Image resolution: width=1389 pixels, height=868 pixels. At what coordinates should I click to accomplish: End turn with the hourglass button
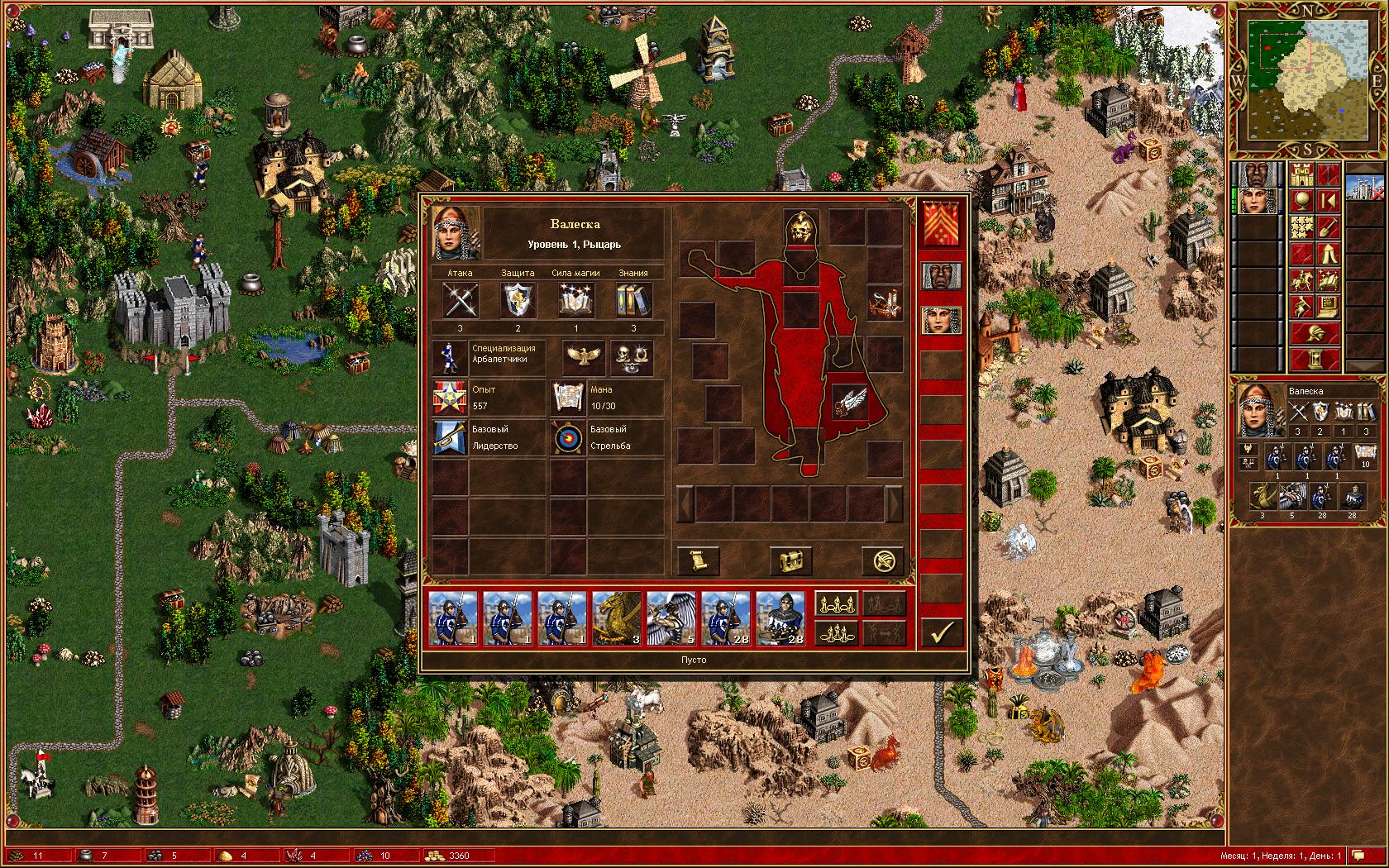tap(1315, 358)
